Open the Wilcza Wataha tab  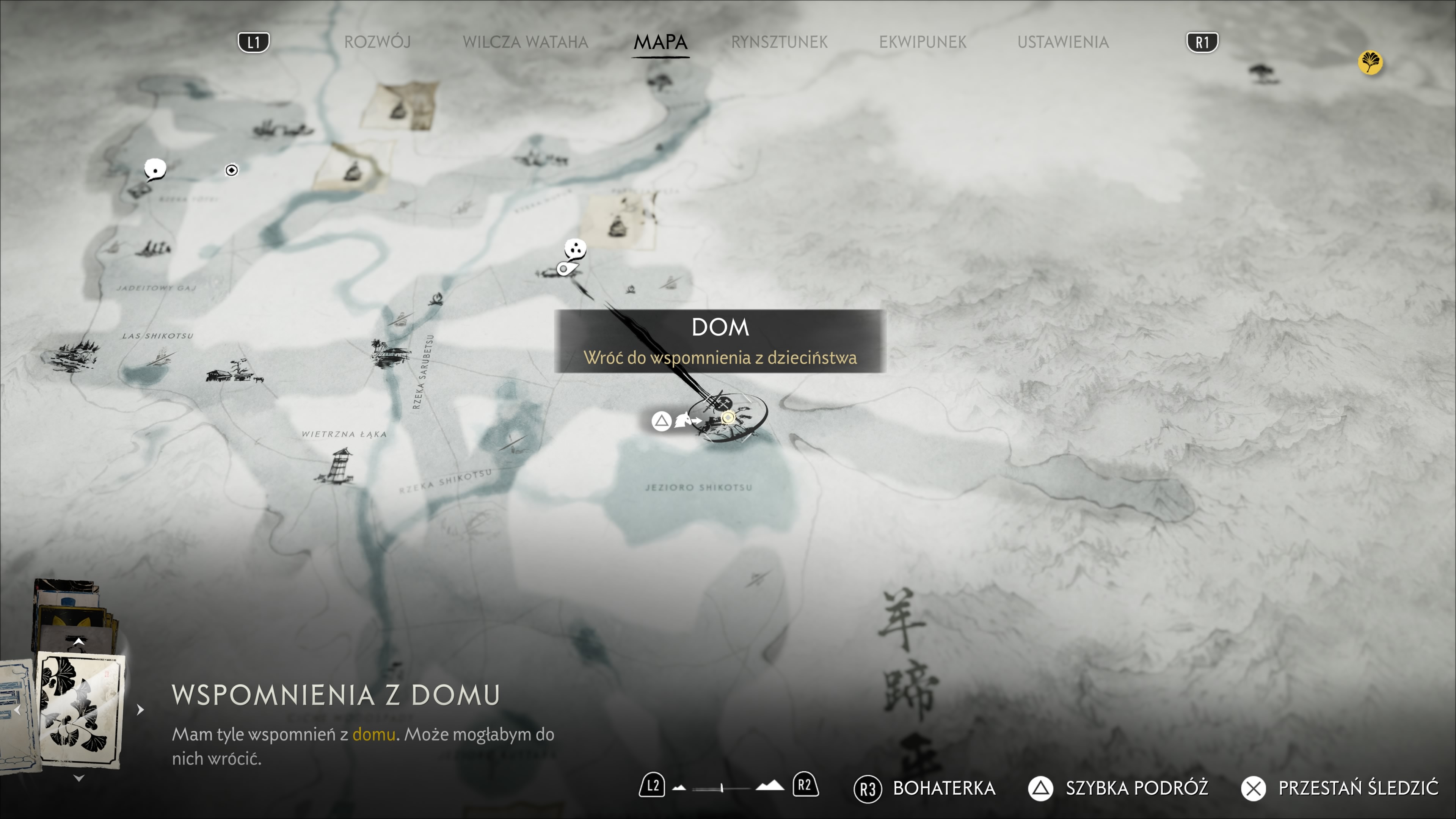[x=525, y=42]
